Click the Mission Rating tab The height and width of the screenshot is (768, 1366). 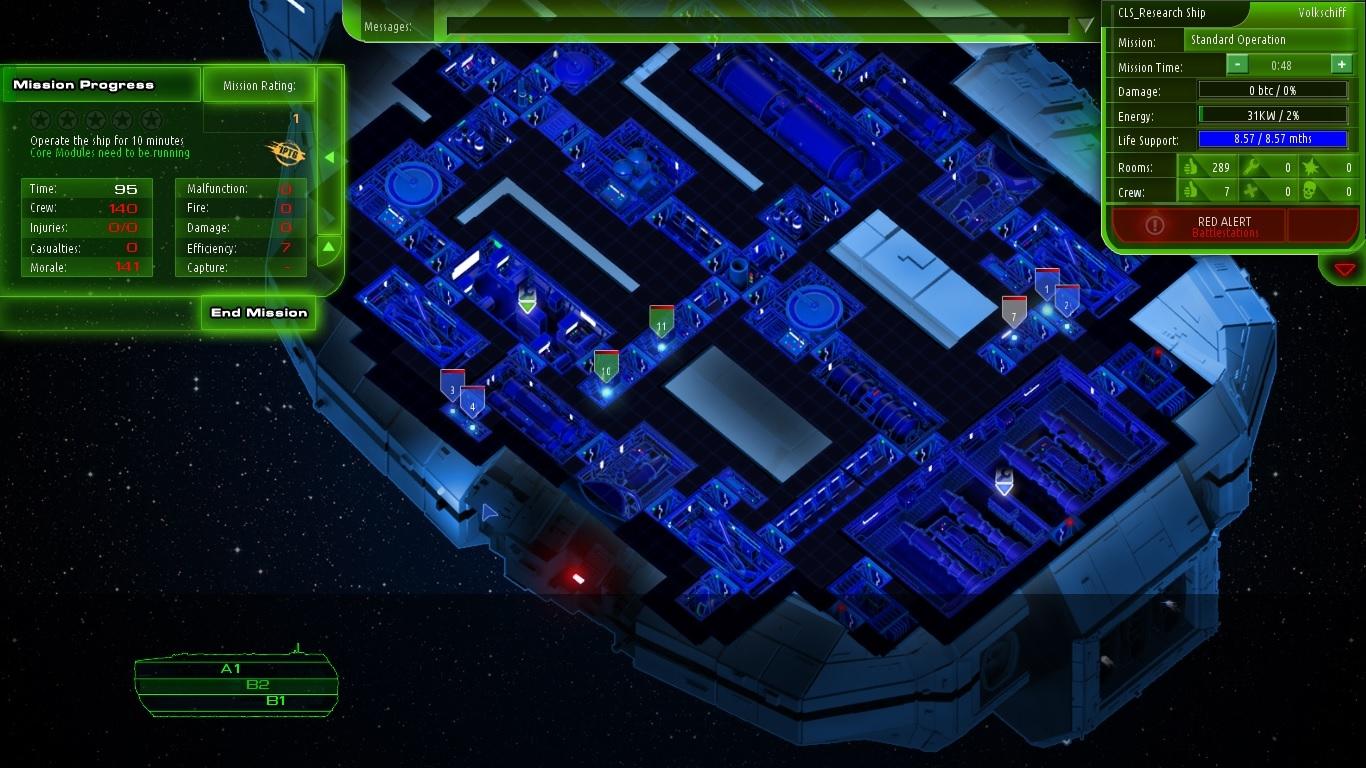coord(259,84)
